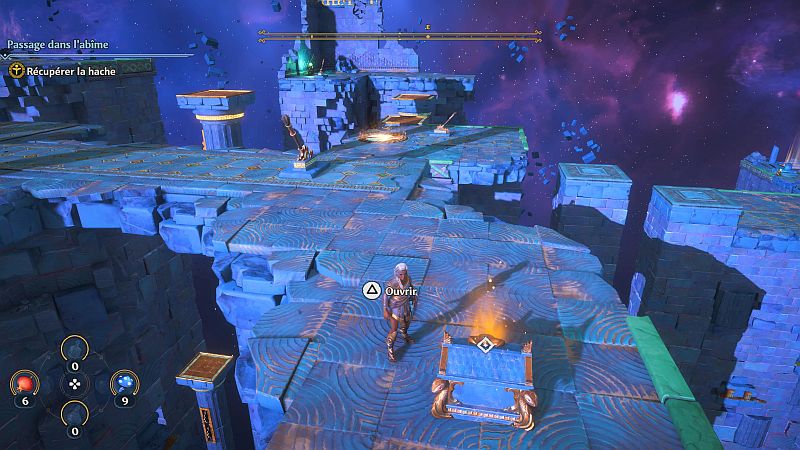Open the "Récupérer la hache" objective tracker
The height and width of the screenshot is (450, 800).
click(66, 71)
